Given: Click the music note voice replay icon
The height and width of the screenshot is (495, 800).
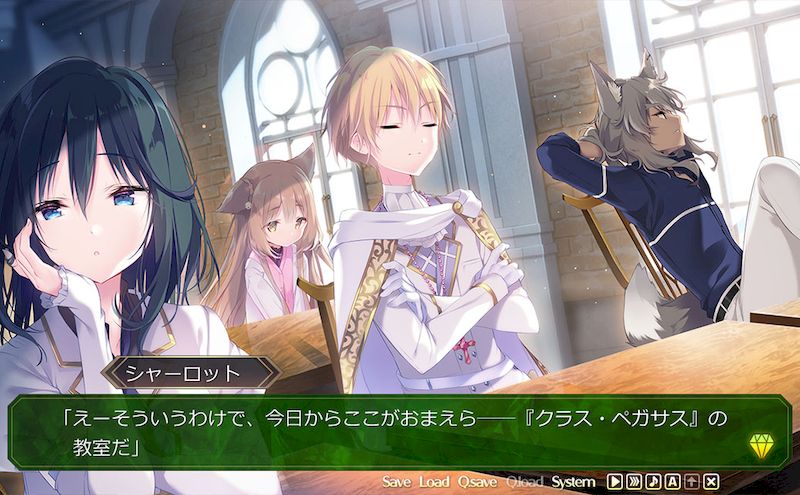Looking at the screenshot, I should point(653,482).
